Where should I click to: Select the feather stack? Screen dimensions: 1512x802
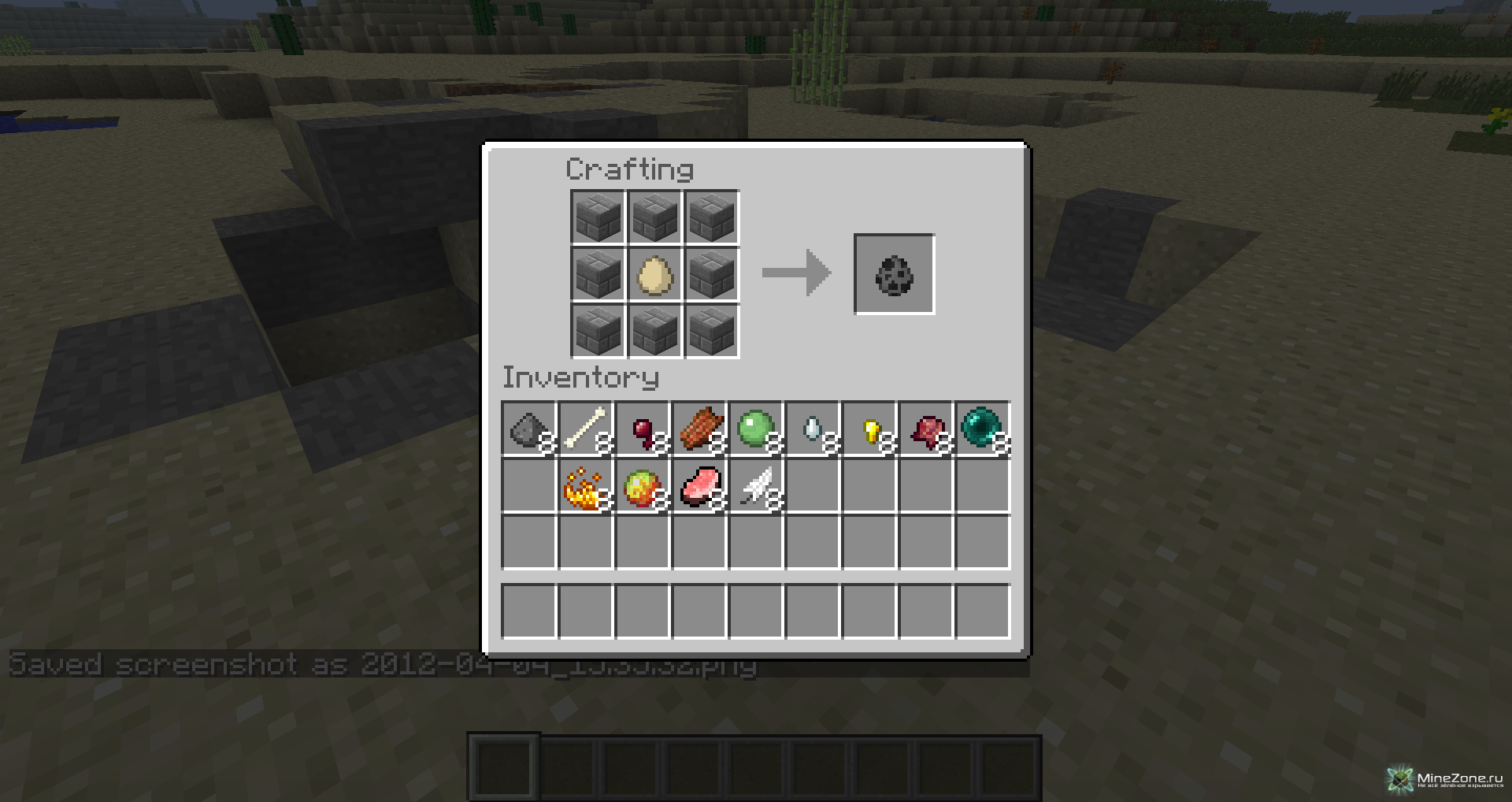[x=756, y=487]
